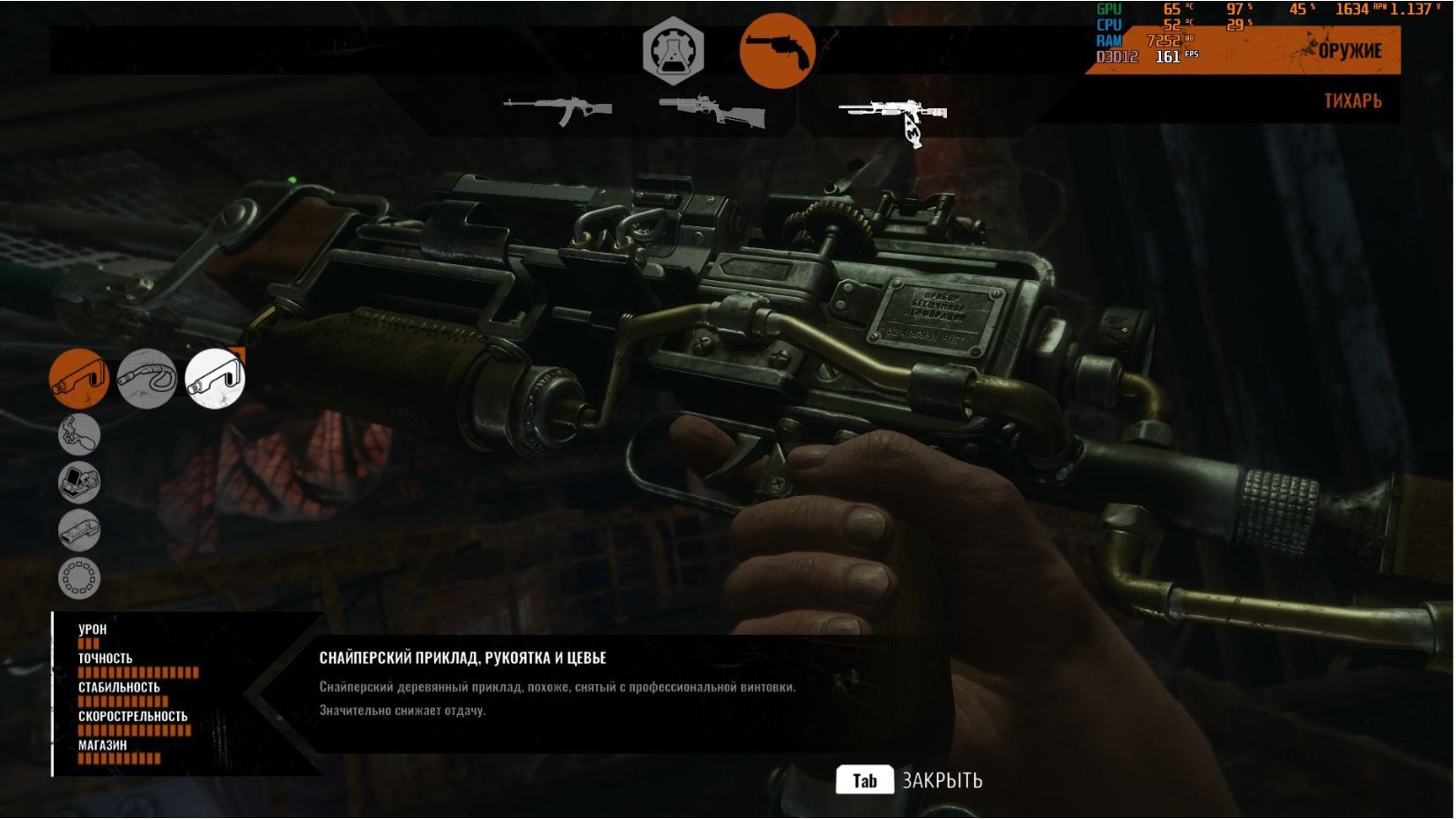Select the white highlighted stock attachment
Image resolution: width=1456 pixels, height=819 pixels.
click(x=215, y=379)
